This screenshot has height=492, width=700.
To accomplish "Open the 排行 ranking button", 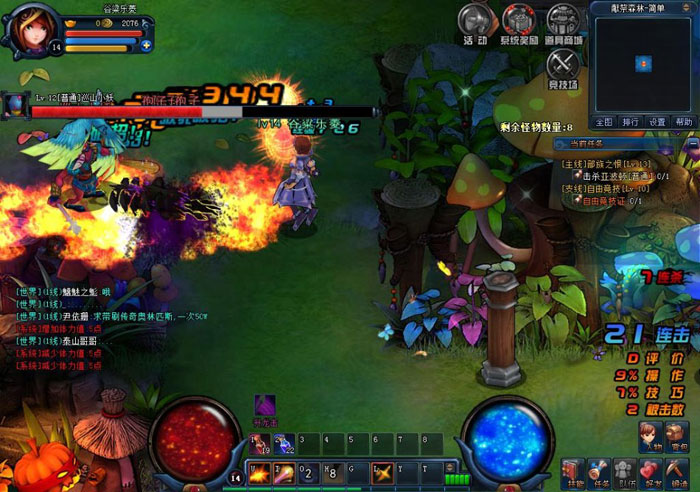I will (630, 122).
